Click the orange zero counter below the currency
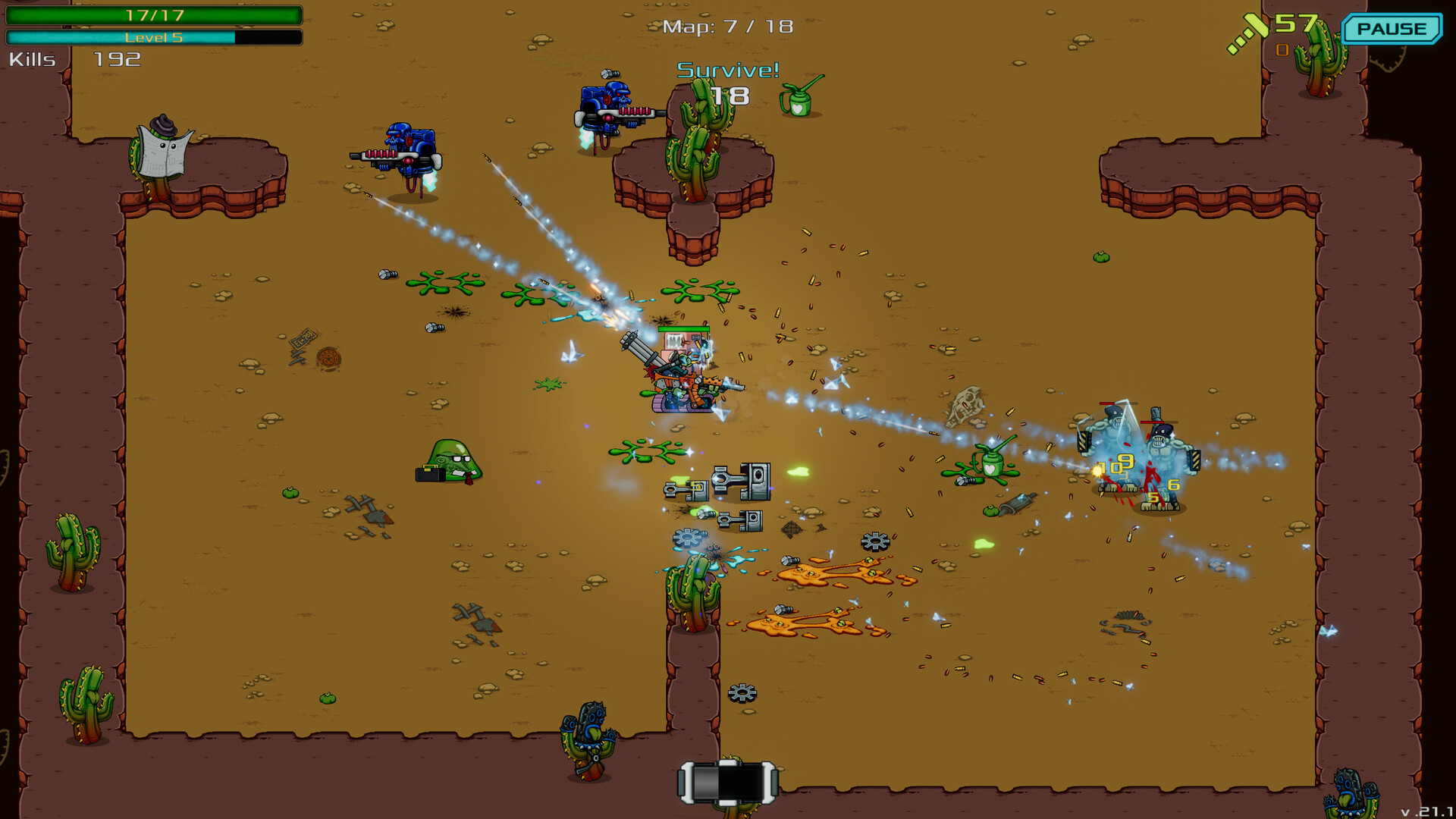Viewport: 1456px width, 819px height. pos(1283,50)
